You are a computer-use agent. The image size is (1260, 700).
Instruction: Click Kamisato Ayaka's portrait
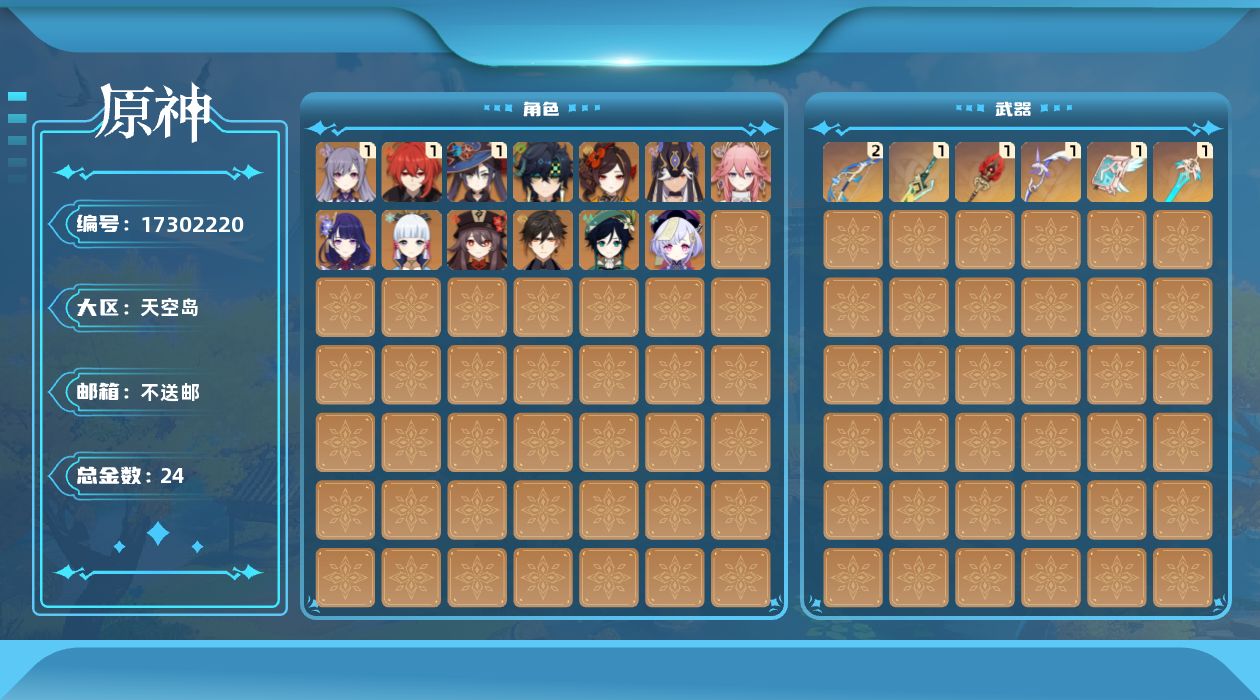pyautogui.click(x=411, y=240)
